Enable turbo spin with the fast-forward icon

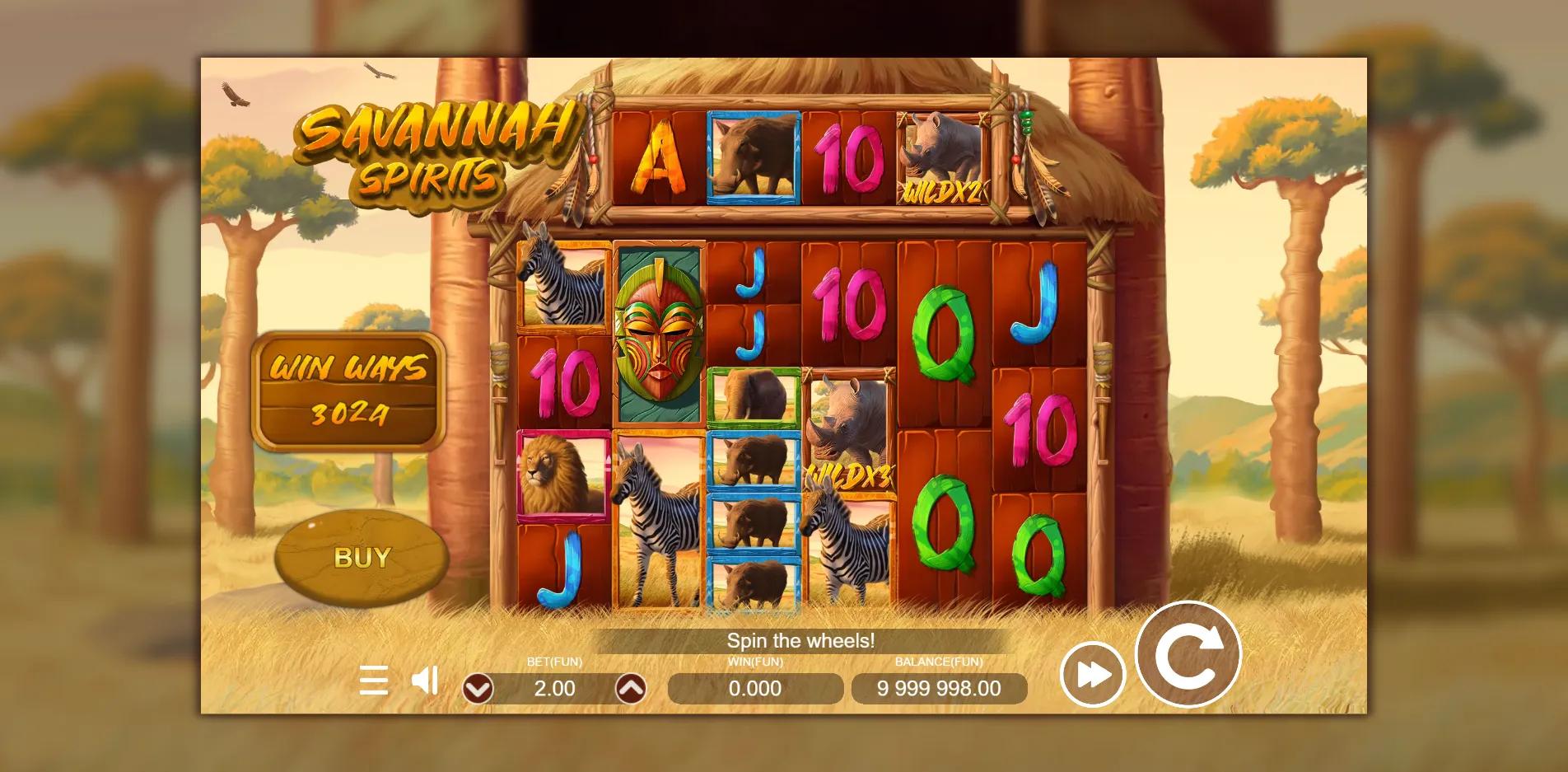1093,674
